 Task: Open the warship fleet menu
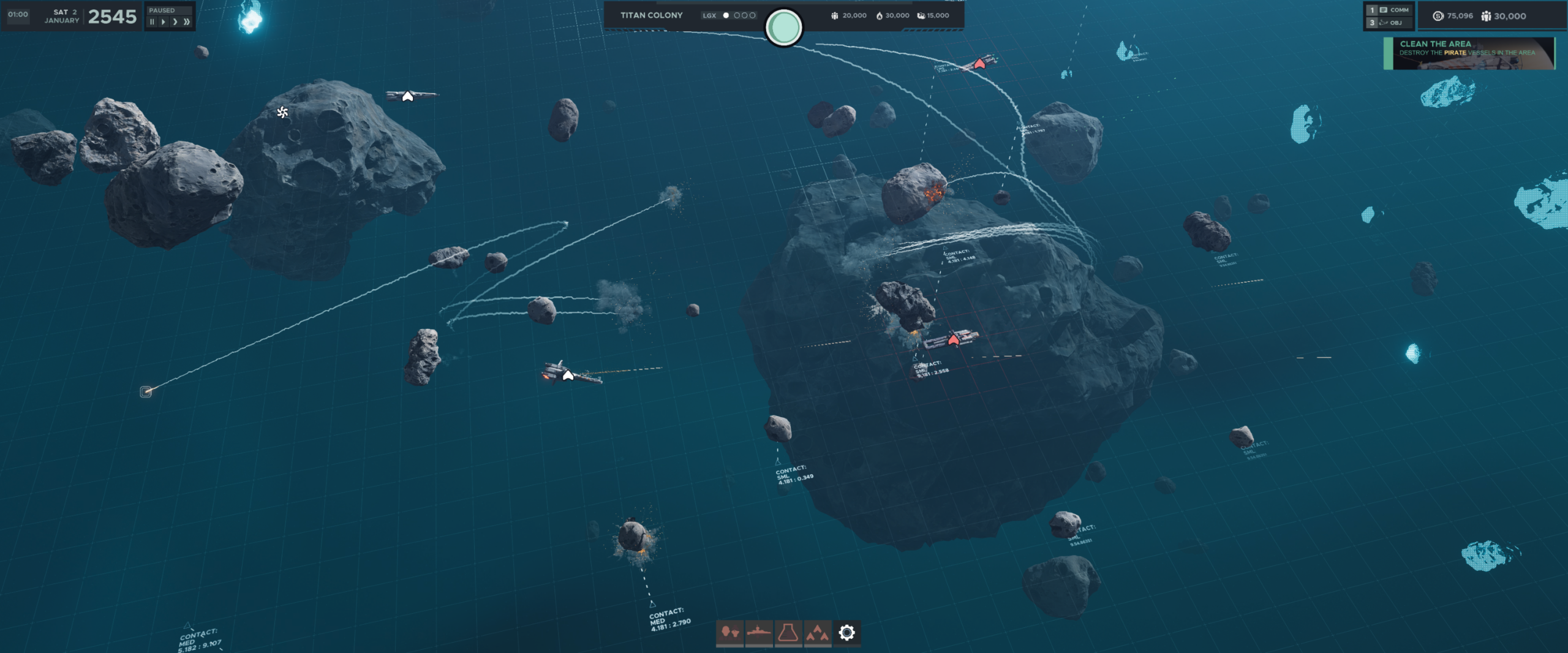pyautogui.click(x=759, y=632)
